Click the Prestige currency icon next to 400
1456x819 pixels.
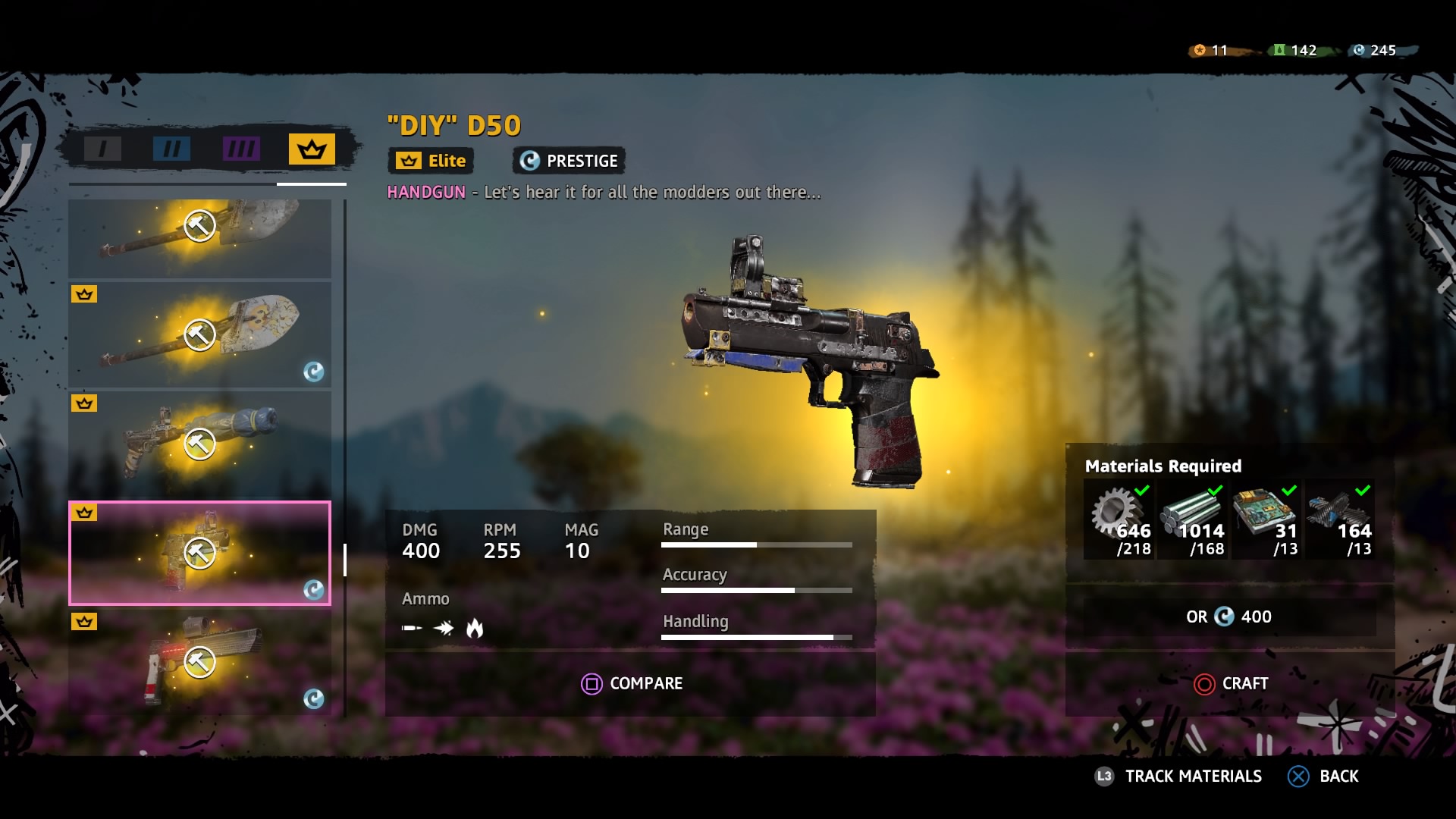point(1223,617)
